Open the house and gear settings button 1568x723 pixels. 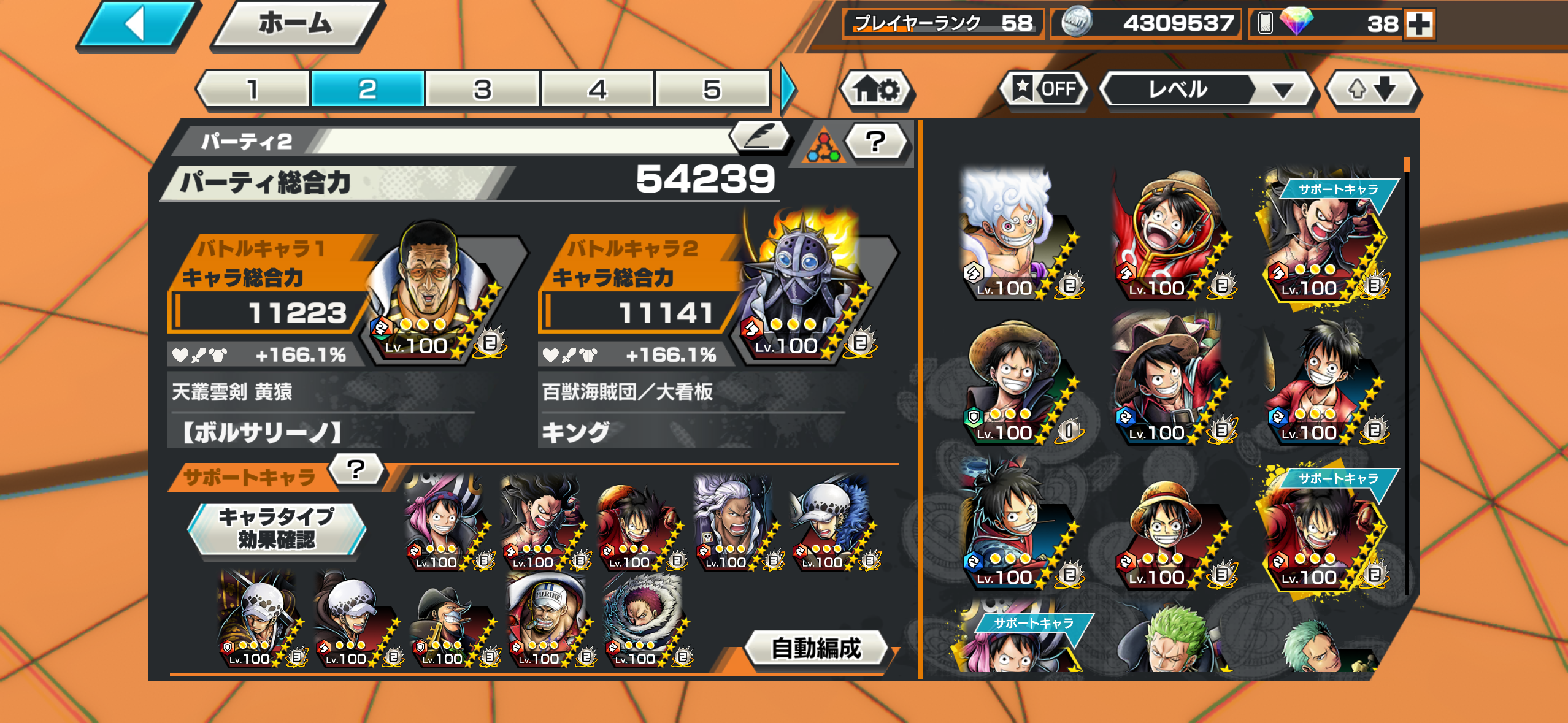click(877, 90)
